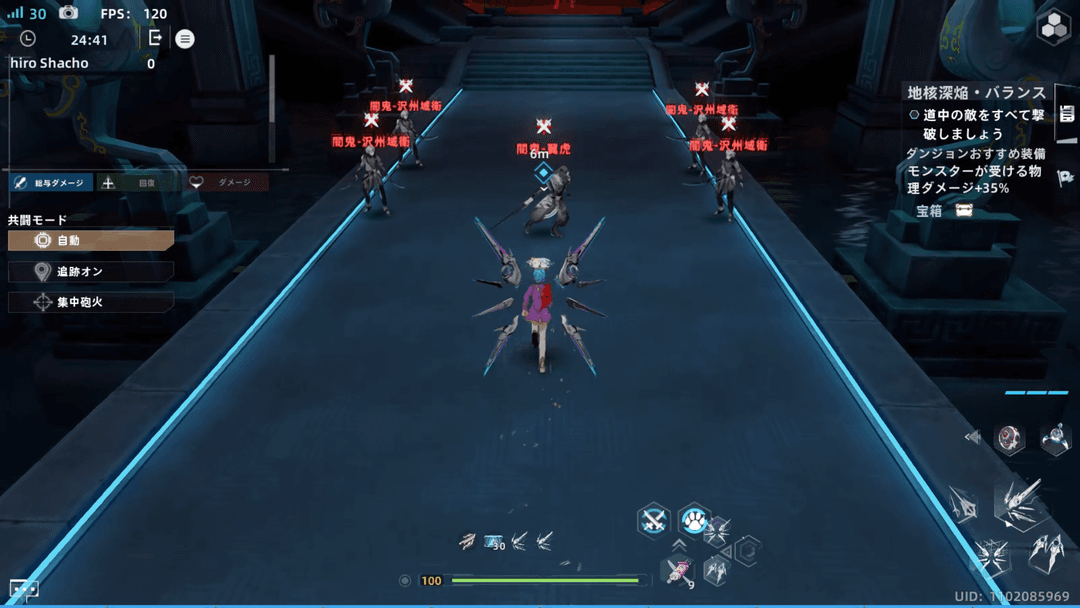This screenshot has height=608, width=1080.
Task: Open the three-hexagon main menu
Action: pyautogui.click(x=1054, y=28)
